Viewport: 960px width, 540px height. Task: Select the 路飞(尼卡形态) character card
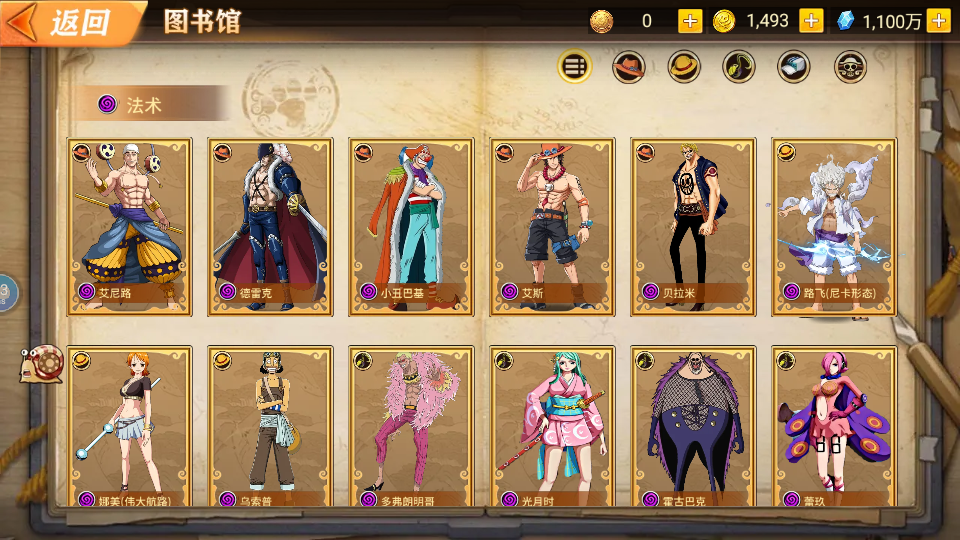(834, 226)
